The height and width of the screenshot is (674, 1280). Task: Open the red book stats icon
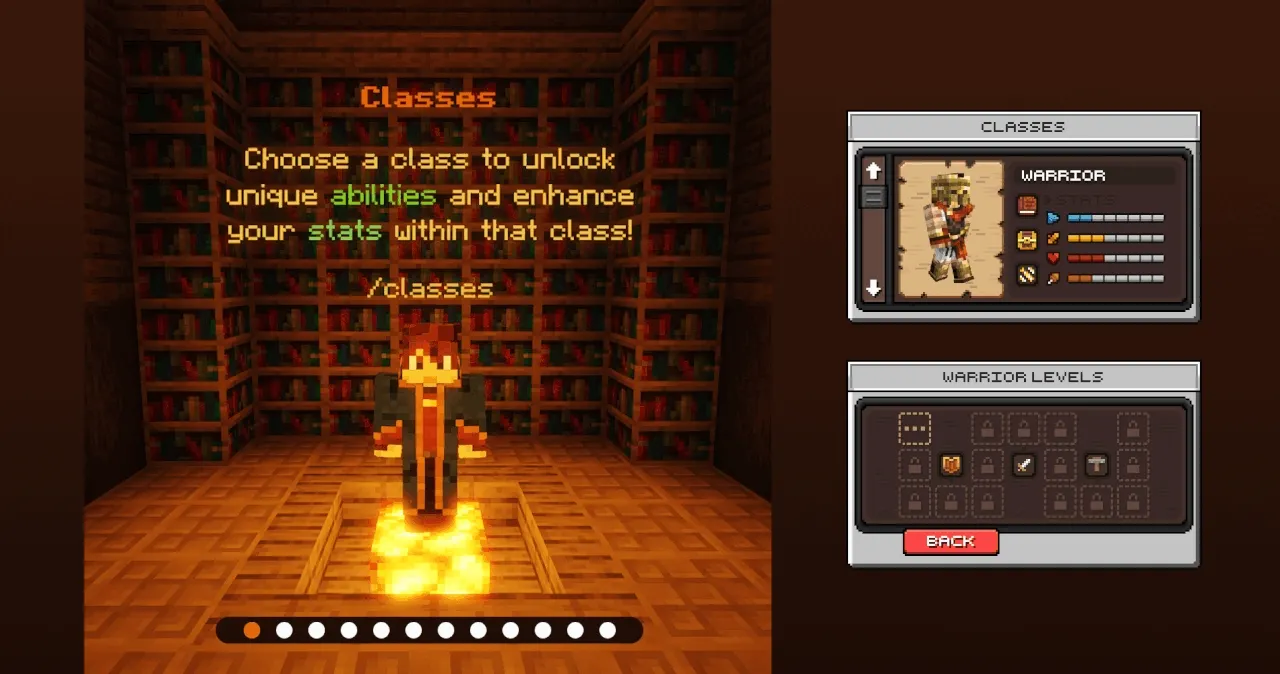coord(1027,206)
